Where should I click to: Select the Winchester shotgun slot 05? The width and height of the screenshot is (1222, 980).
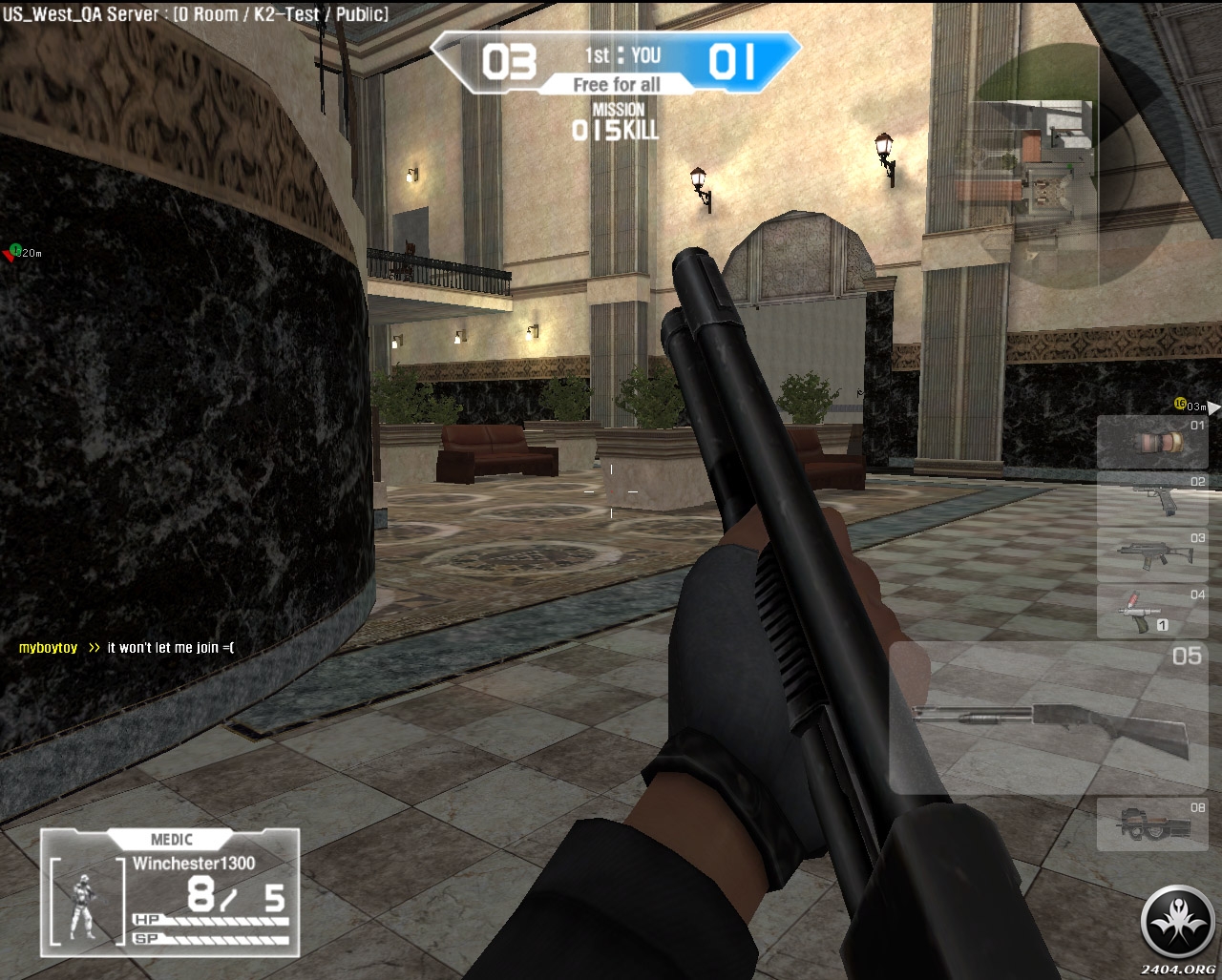[x=1050, y=718]
